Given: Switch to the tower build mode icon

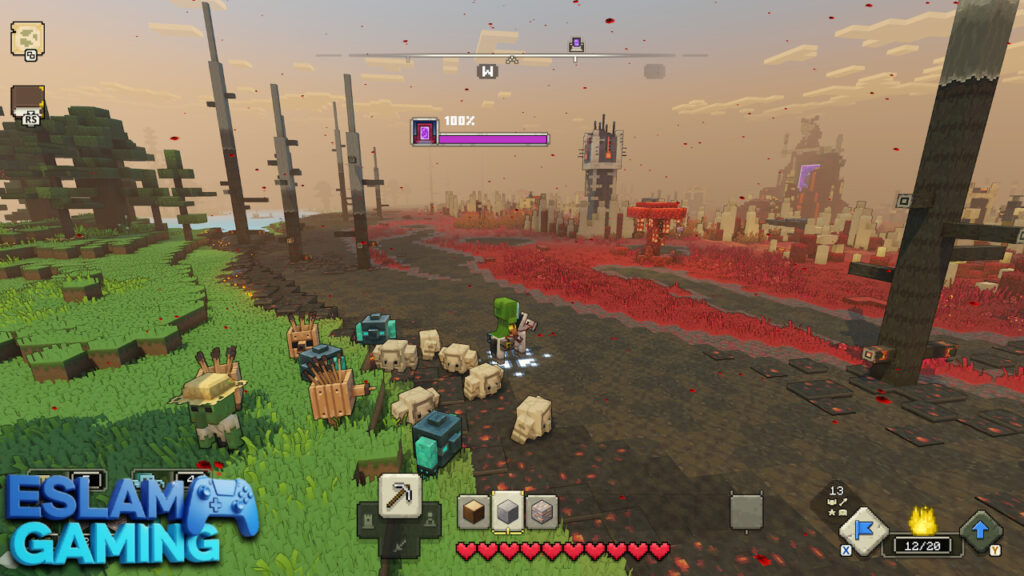Looking at the screenshot, I should point(368,520).
